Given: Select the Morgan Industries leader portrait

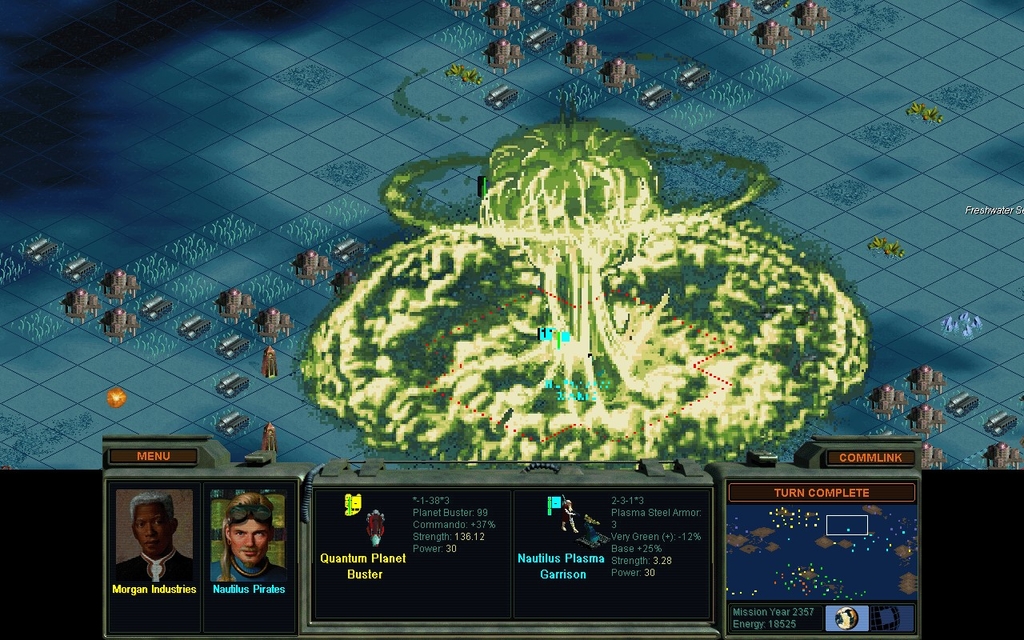Looking at the screenshot, I should [154, 535].
